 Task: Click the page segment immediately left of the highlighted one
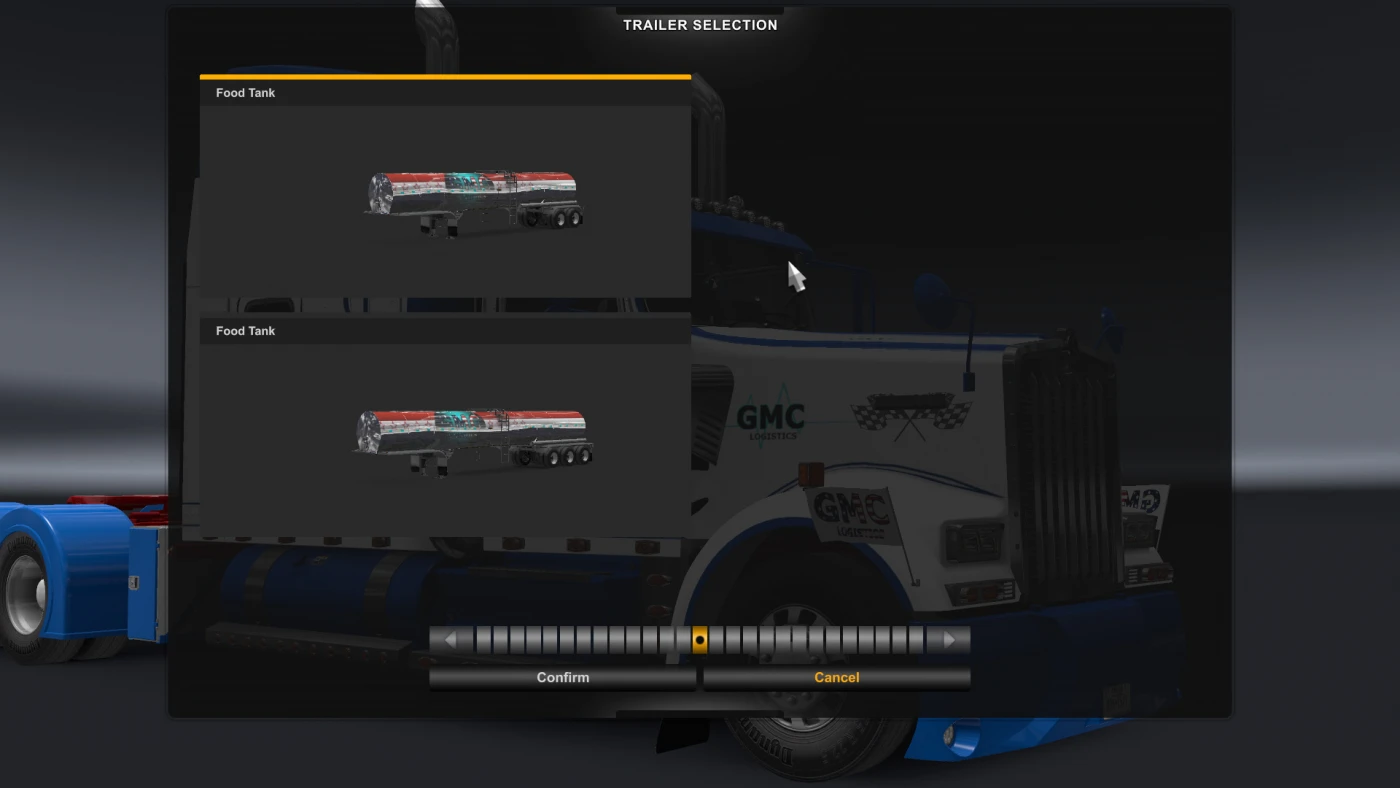pyautogui.click(x=684, y=639)
